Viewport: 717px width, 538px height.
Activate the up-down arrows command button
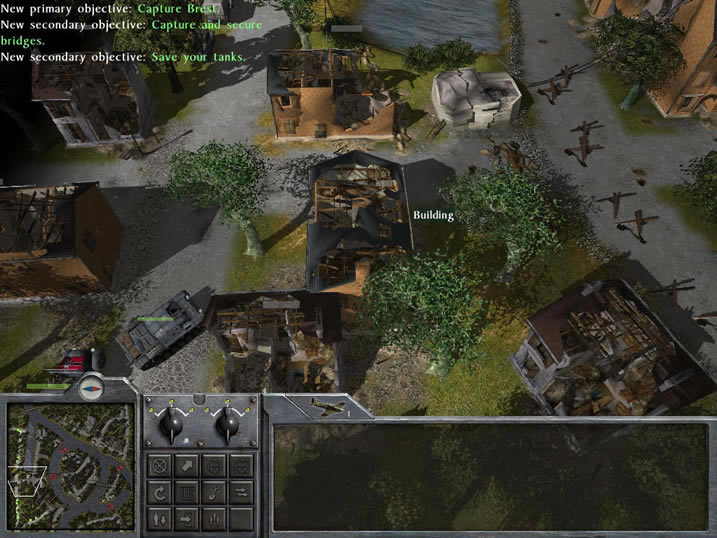[x=159, y=519]
